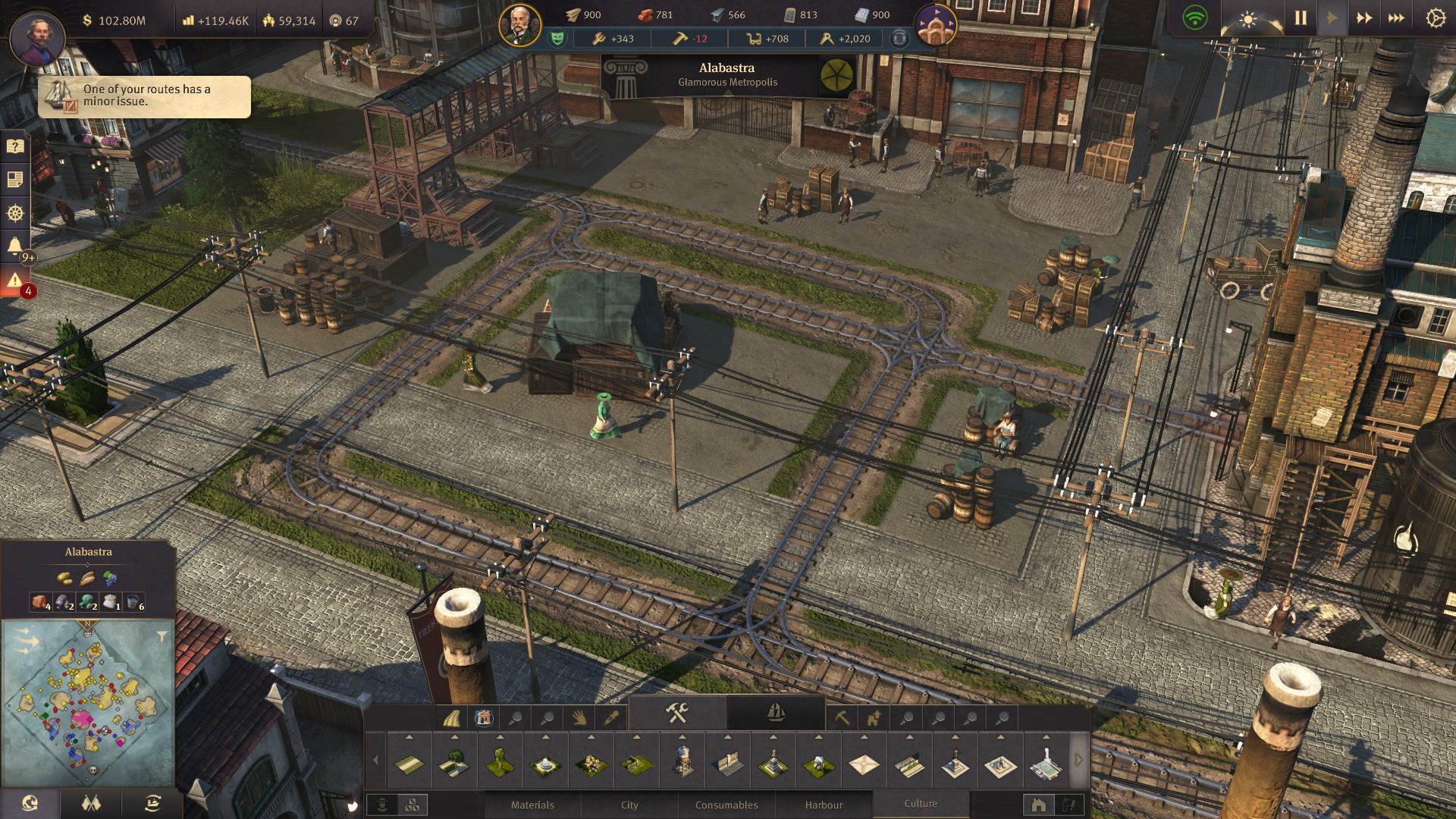The width and height of the screenshot is (1456, 819).
Task: Open the route minor issue notification
Action: tap(146, 97)
